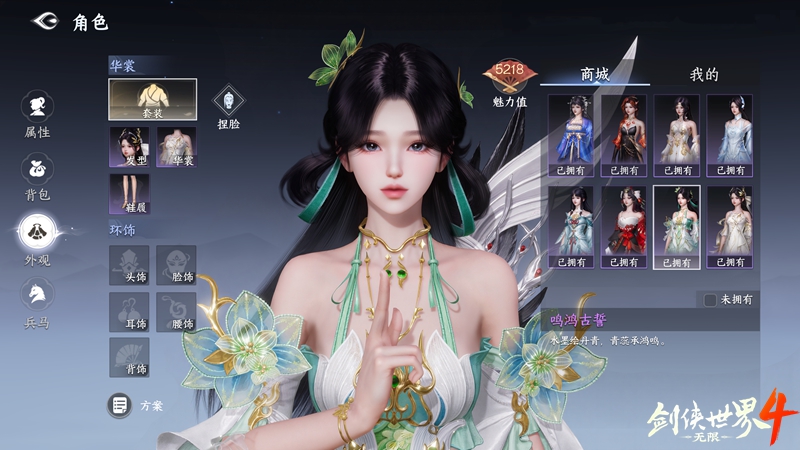Switch to the 商城 shop tab
Viewport: 800px width, 450px height.
coord(595,74)
